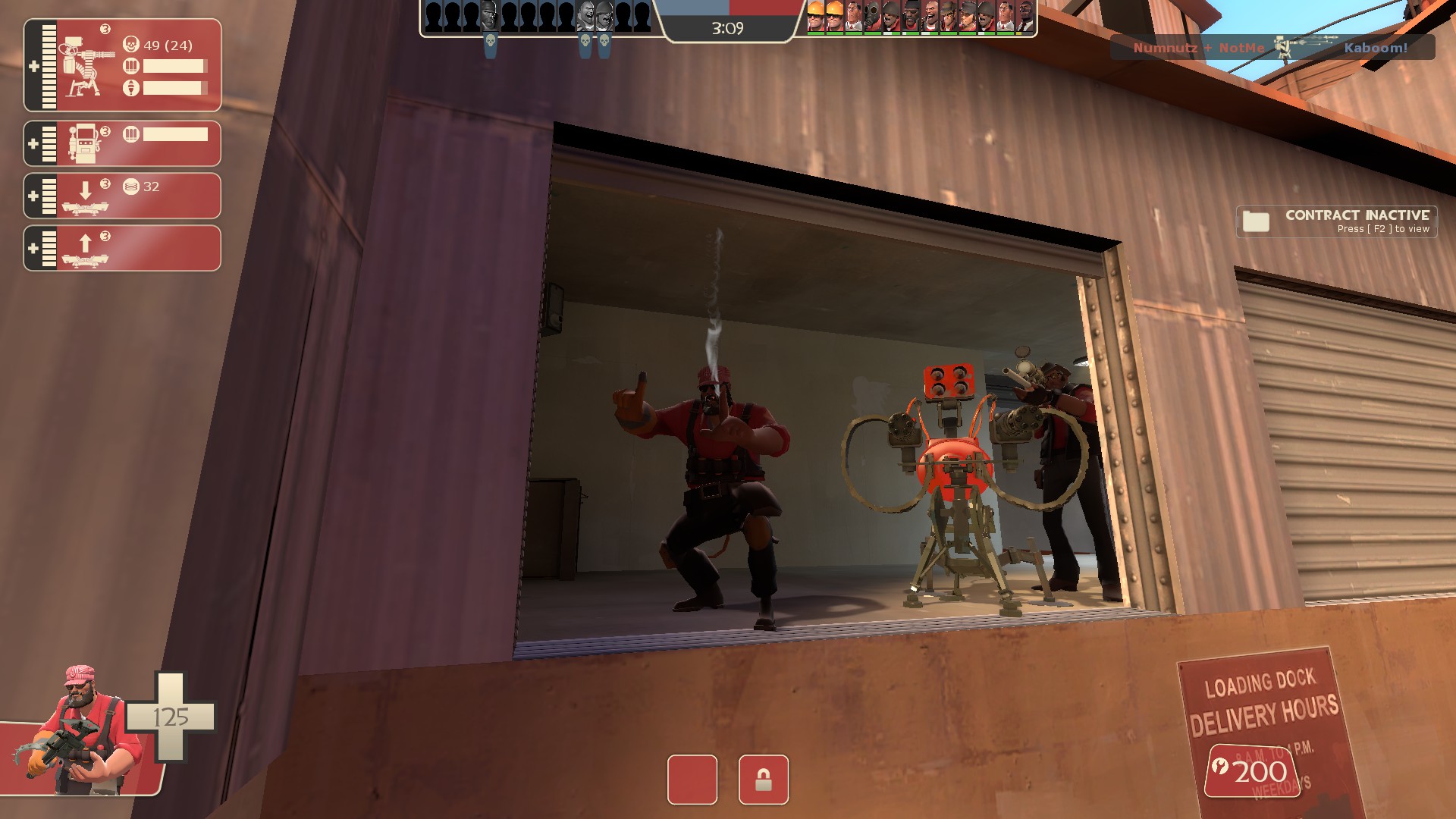Click the skull kills icon showing 49 (24)
Screen dimensions: 1456x819
point(132,45)
